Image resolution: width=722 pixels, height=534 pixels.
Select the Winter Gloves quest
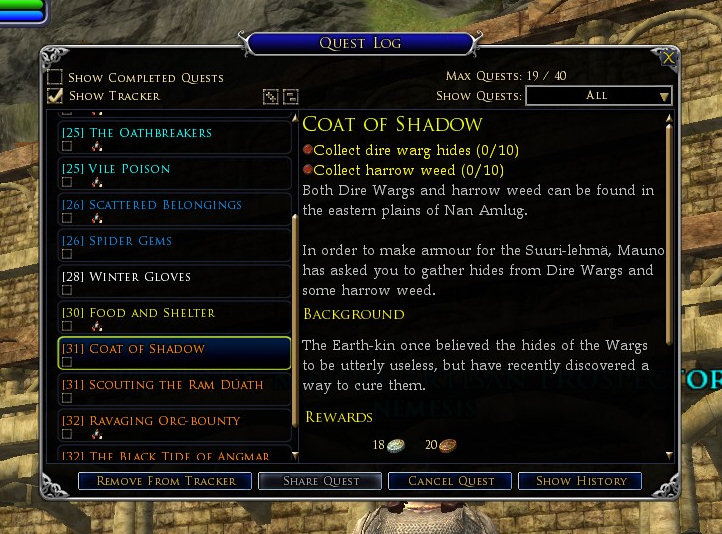pyautogui.click(x=140, y=277)
